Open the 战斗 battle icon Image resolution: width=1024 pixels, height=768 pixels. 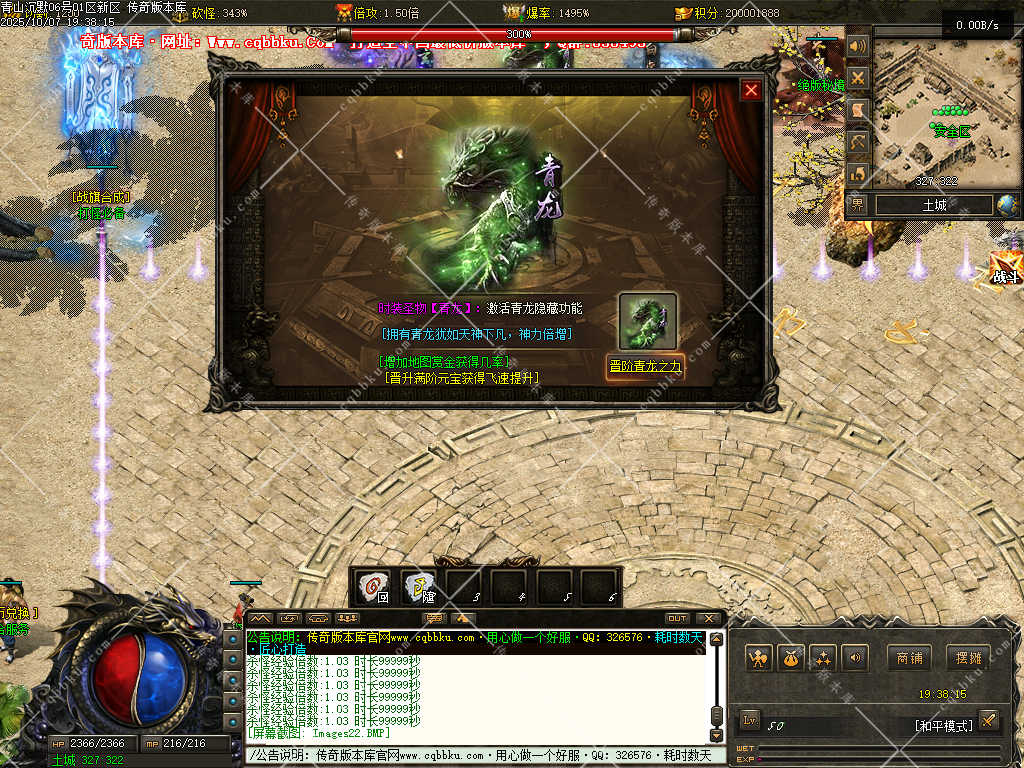click(1004, 270)
